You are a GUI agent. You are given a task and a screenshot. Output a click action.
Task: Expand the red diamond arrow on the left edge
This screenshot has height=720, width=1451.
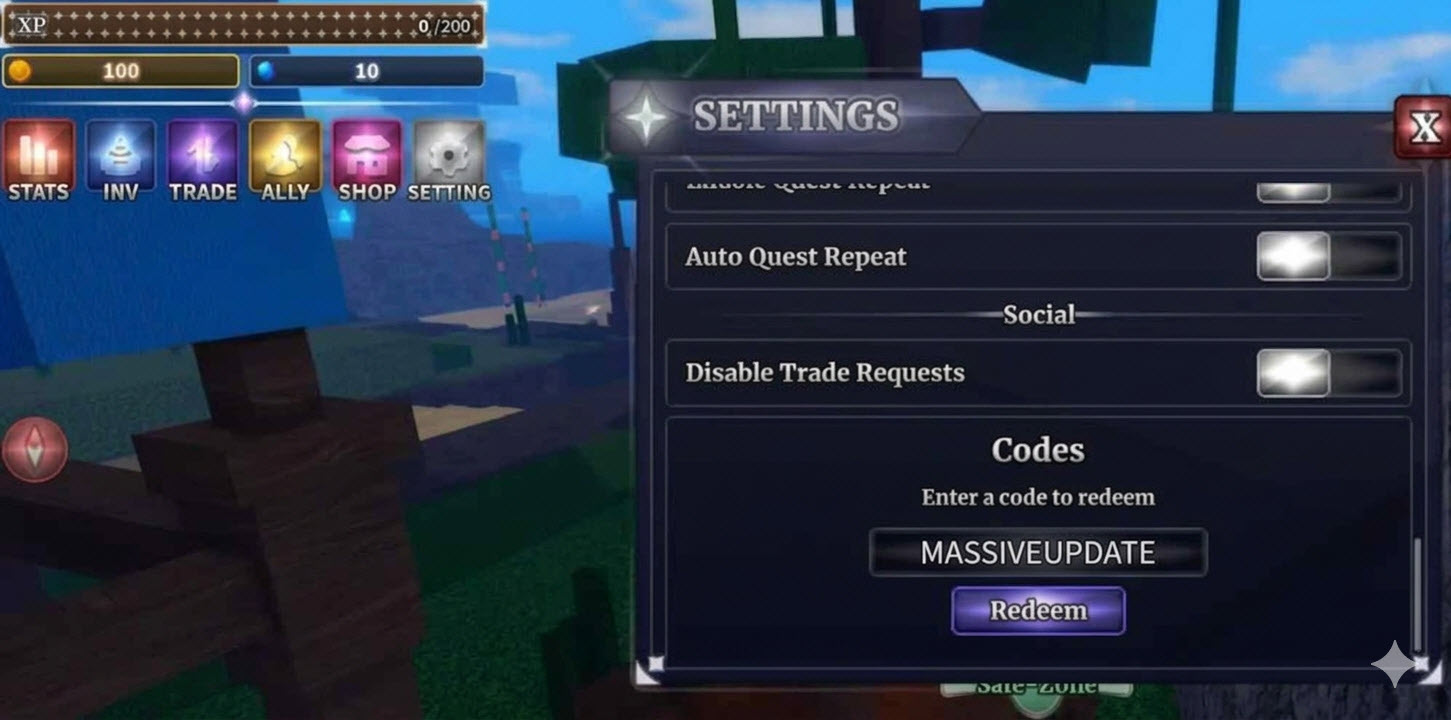(36, 449)
